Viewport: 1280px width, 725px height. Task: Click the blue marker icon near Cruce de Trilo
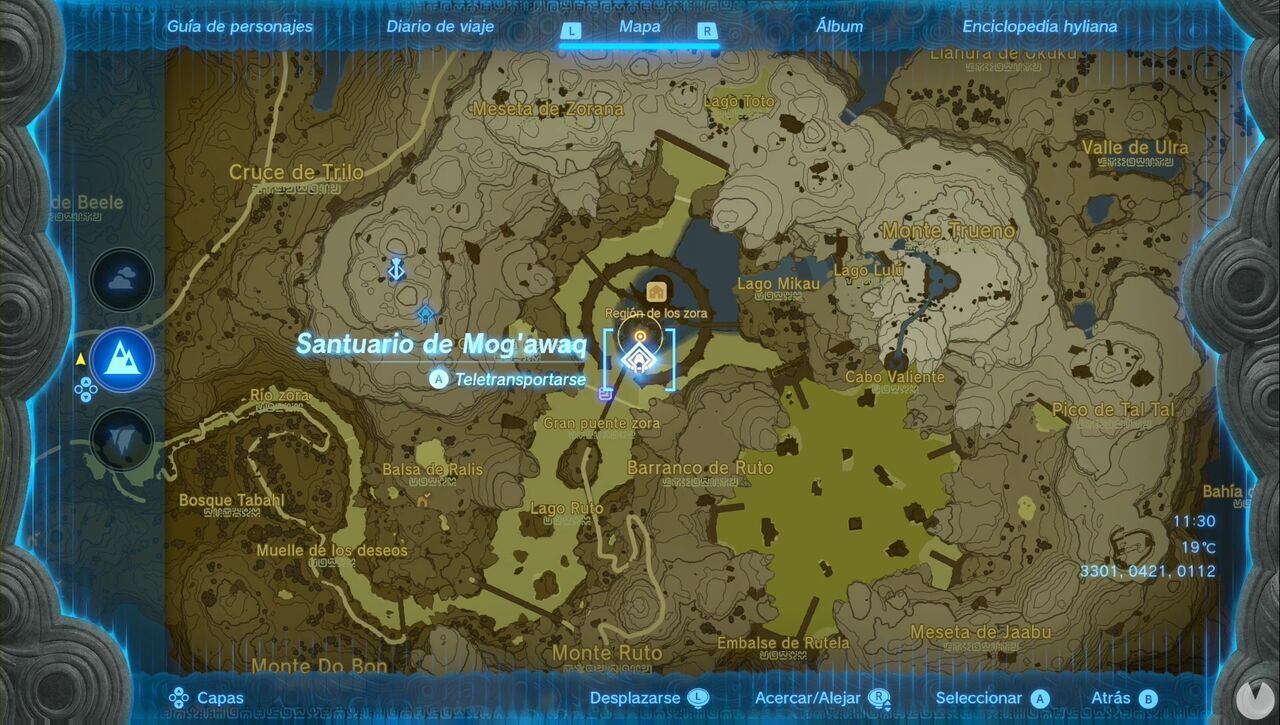click(x=396, y=271)
